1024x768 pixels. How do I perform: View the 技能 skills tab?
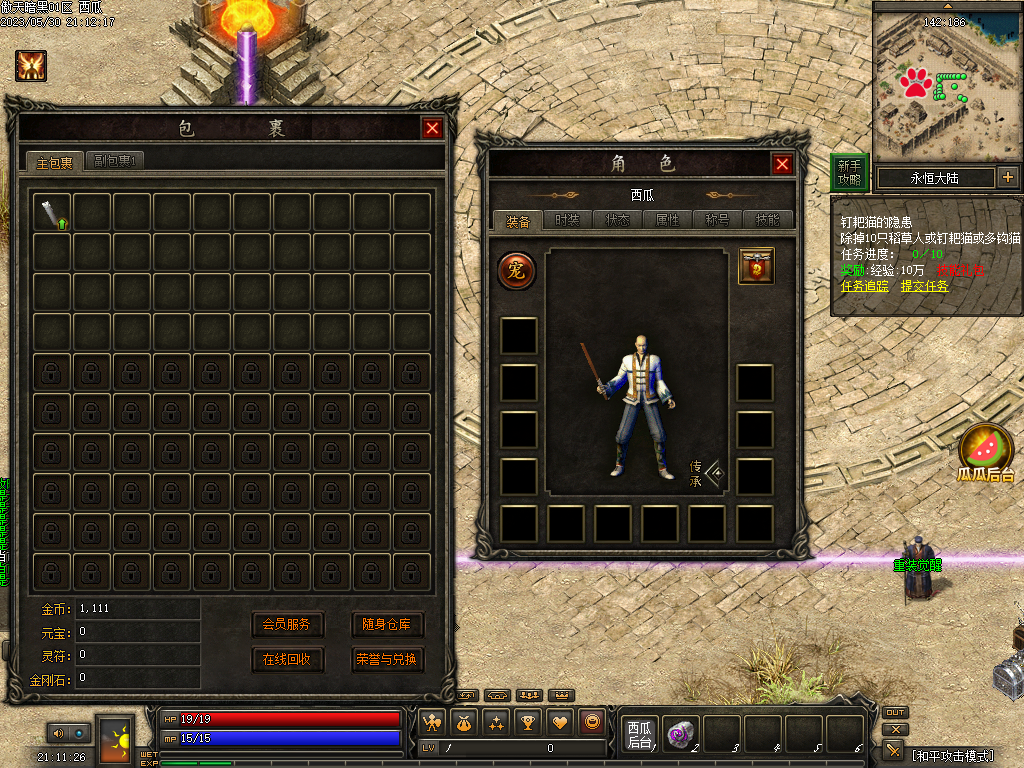[767, 220]
